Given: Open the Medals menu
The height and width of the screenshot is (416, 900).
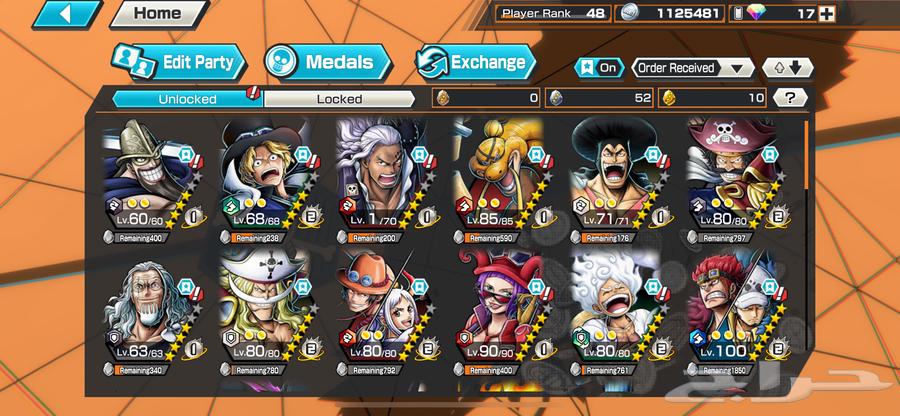Looking at the screenshot, I should pos(324,62).
